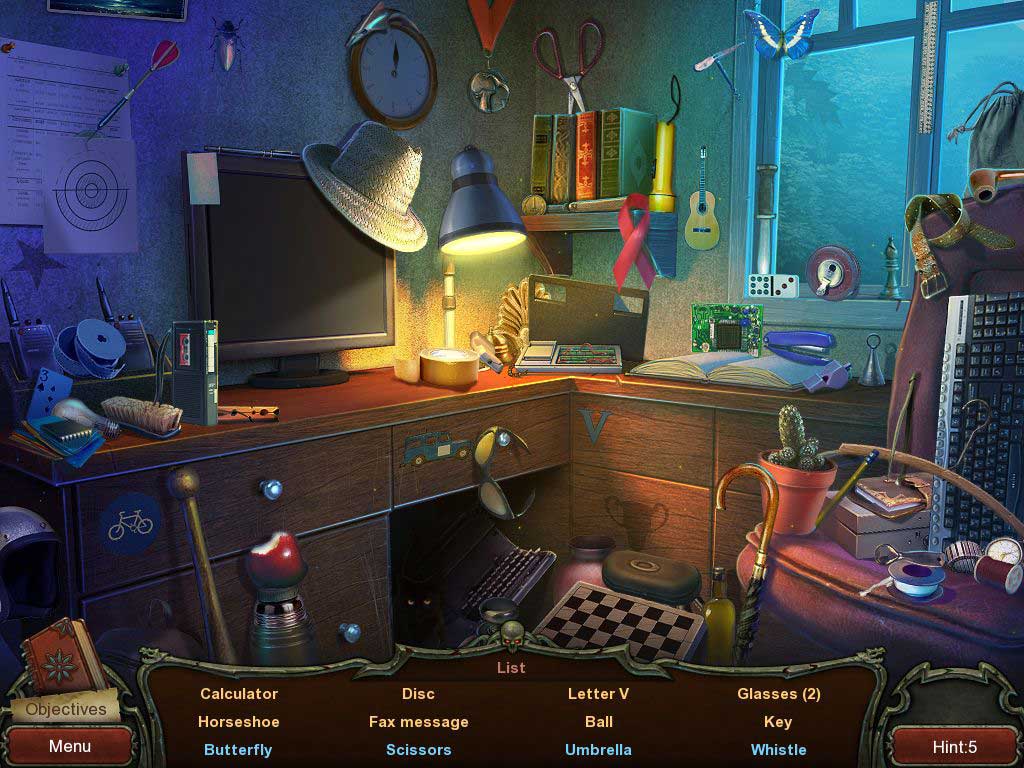Screen dimensions: 1024x768
Task: Open the Menu button
Action: click(70, 746)
